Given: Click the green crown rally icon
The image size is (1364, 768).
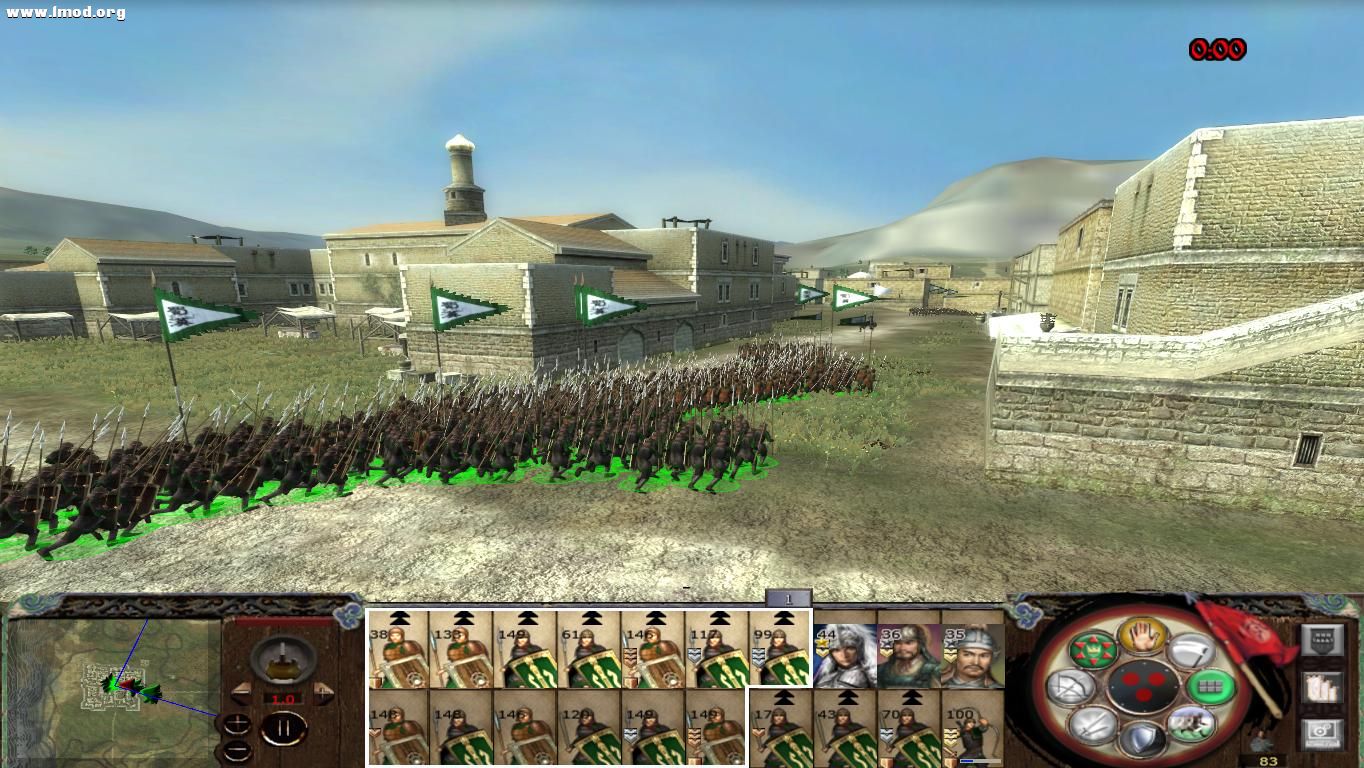Looking at the screenshot, I should click(x=1093, y=649).
